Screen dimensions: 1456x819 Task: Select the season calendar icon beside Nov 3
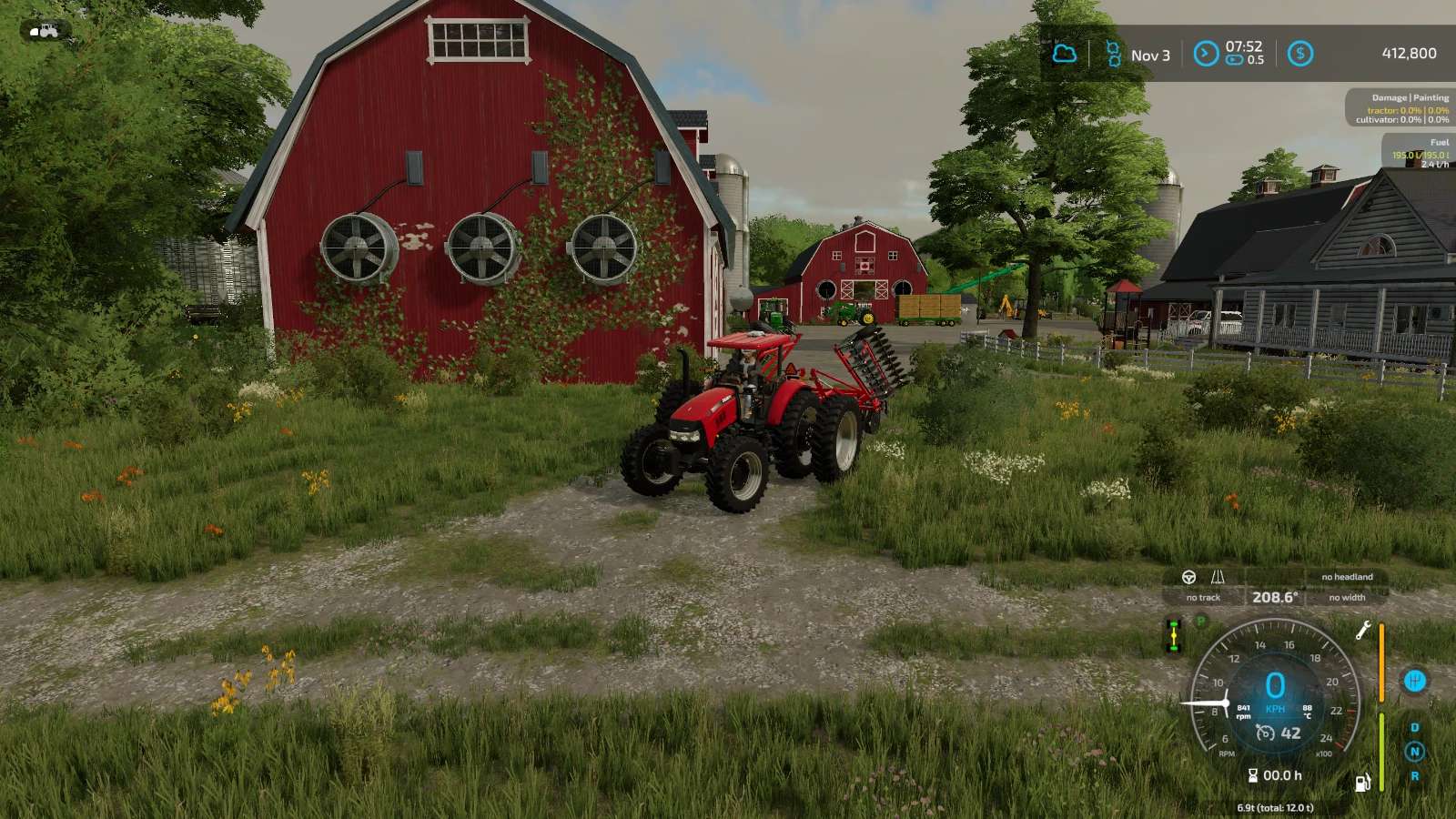click(1113, 54)
